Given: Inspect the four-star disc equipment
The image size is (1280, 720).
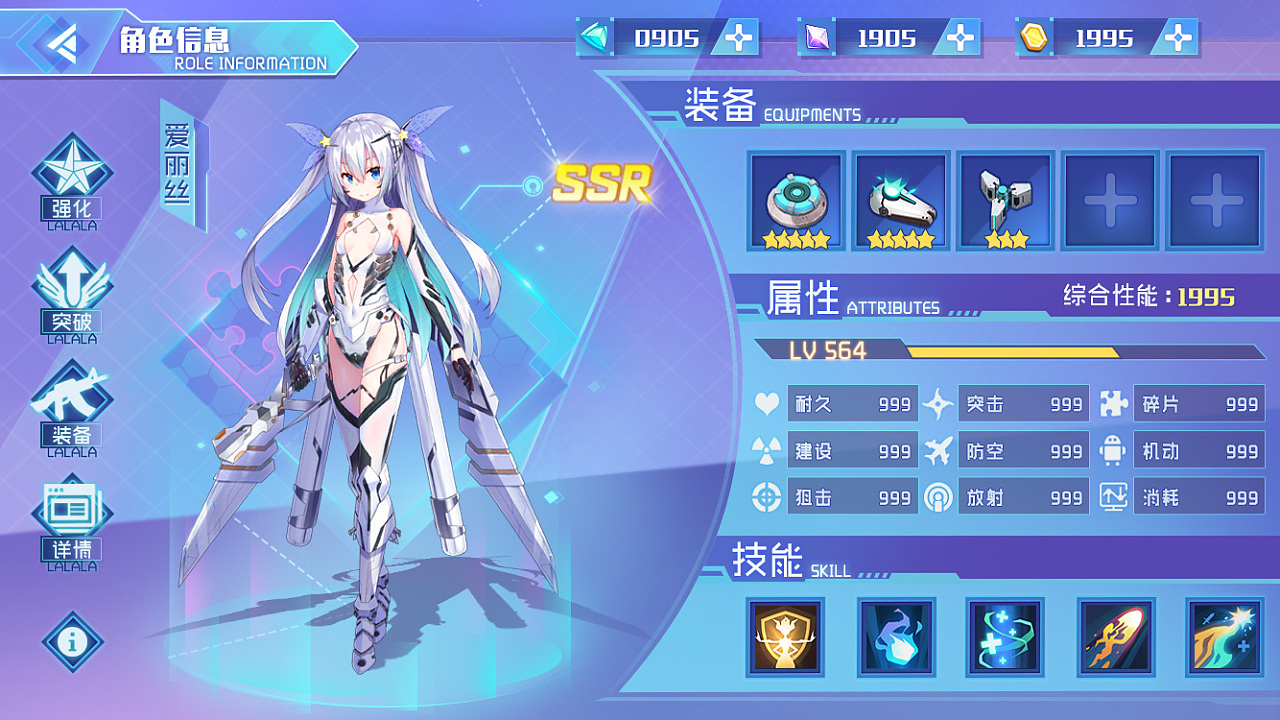Looking at the screenshot, I should 795,198.
